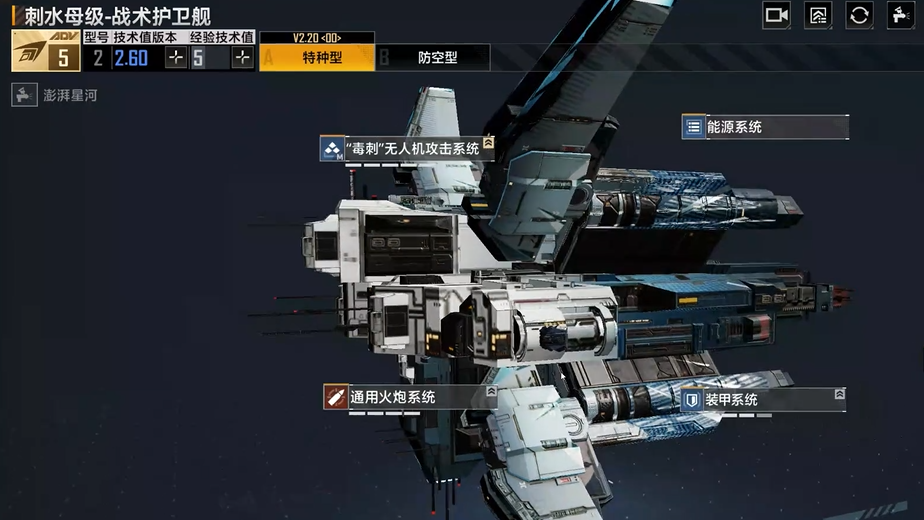Open the spray paint skin button
The image size is (924, 520).
pyautogui.click(x=900, y=15)
